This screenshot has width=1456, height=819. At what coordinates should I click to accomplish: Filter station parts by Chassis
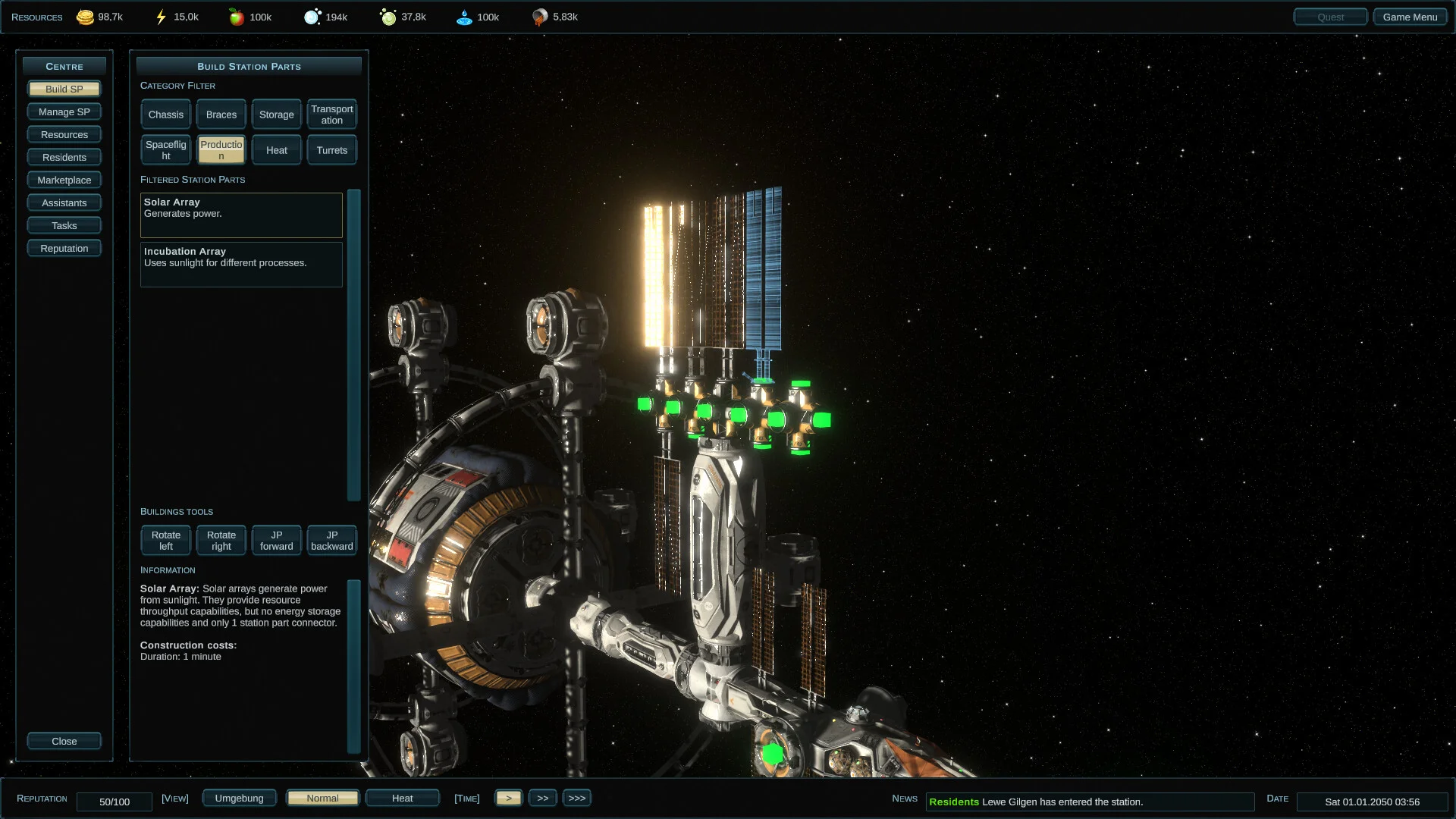[166, 115]
